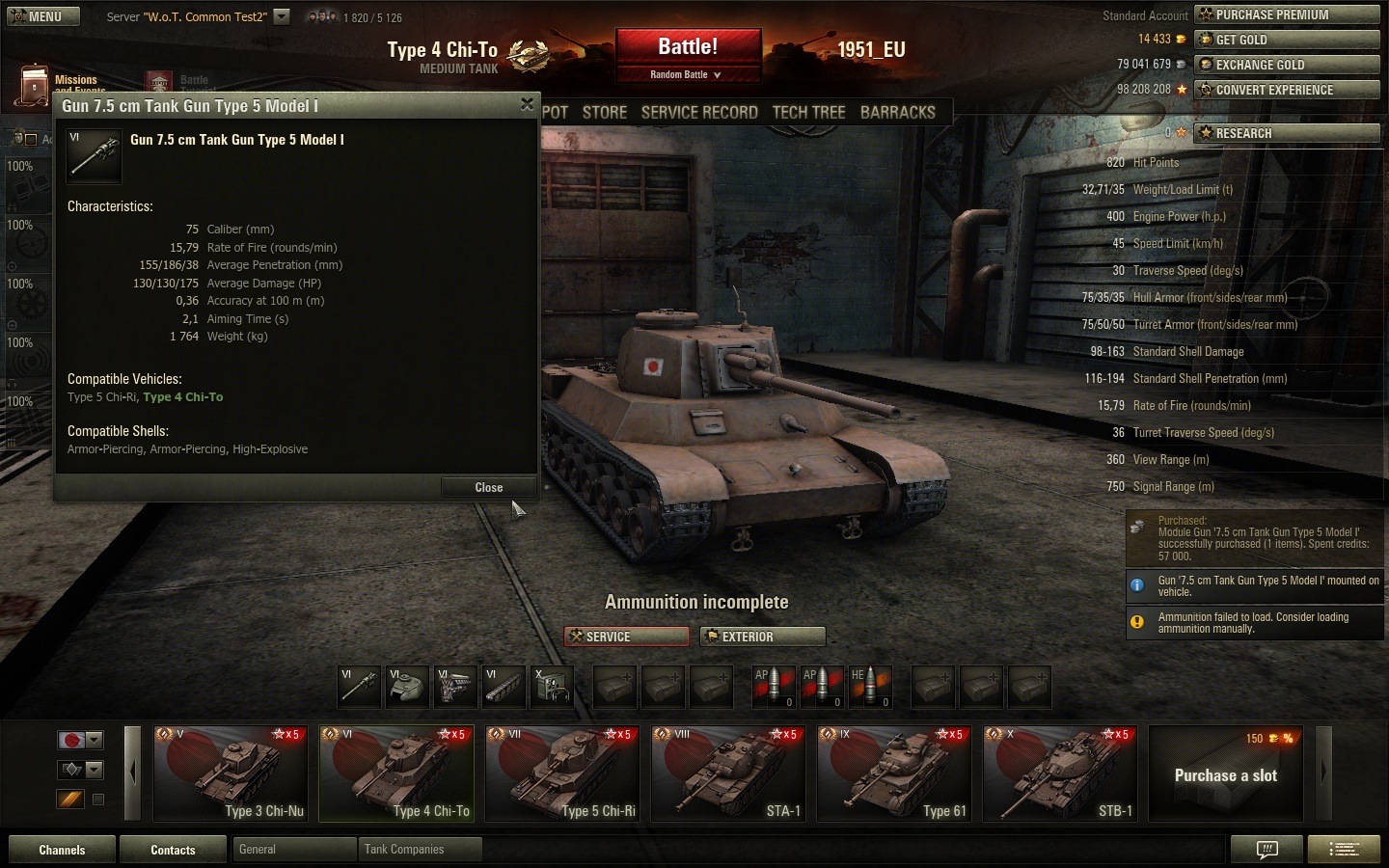1389x868 pixels.
Task: Click the Purchase Premium button
Action: [x=1286, y=14]
